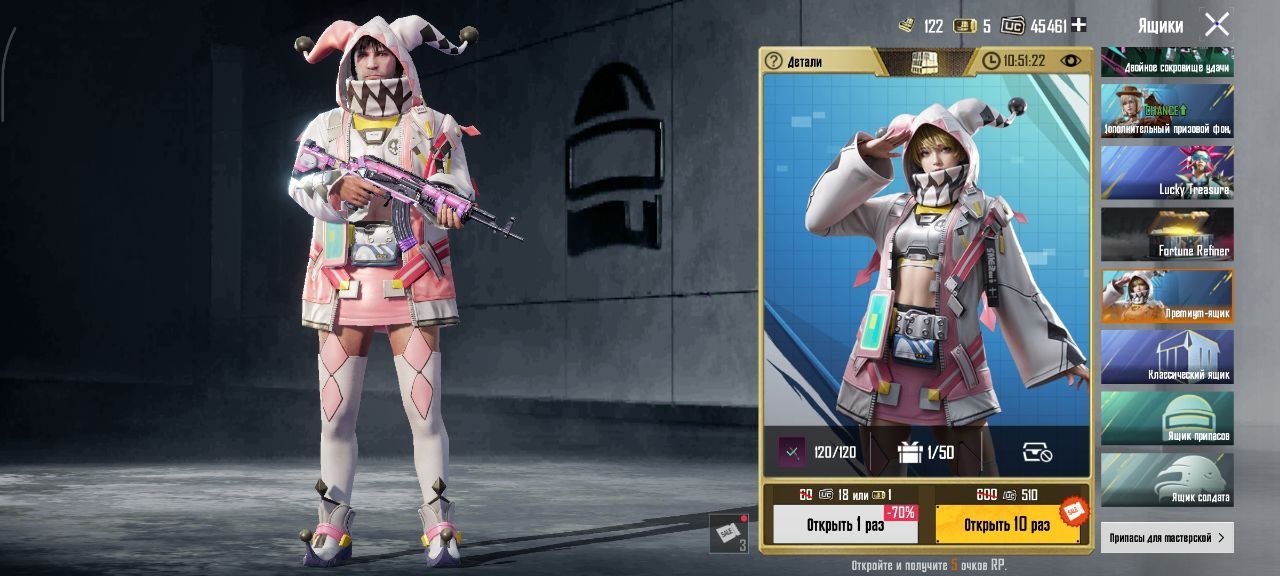Tap the gift box 1/50 reward icon
Viewport: 1280px width, 576px height.
coord(909,452)
